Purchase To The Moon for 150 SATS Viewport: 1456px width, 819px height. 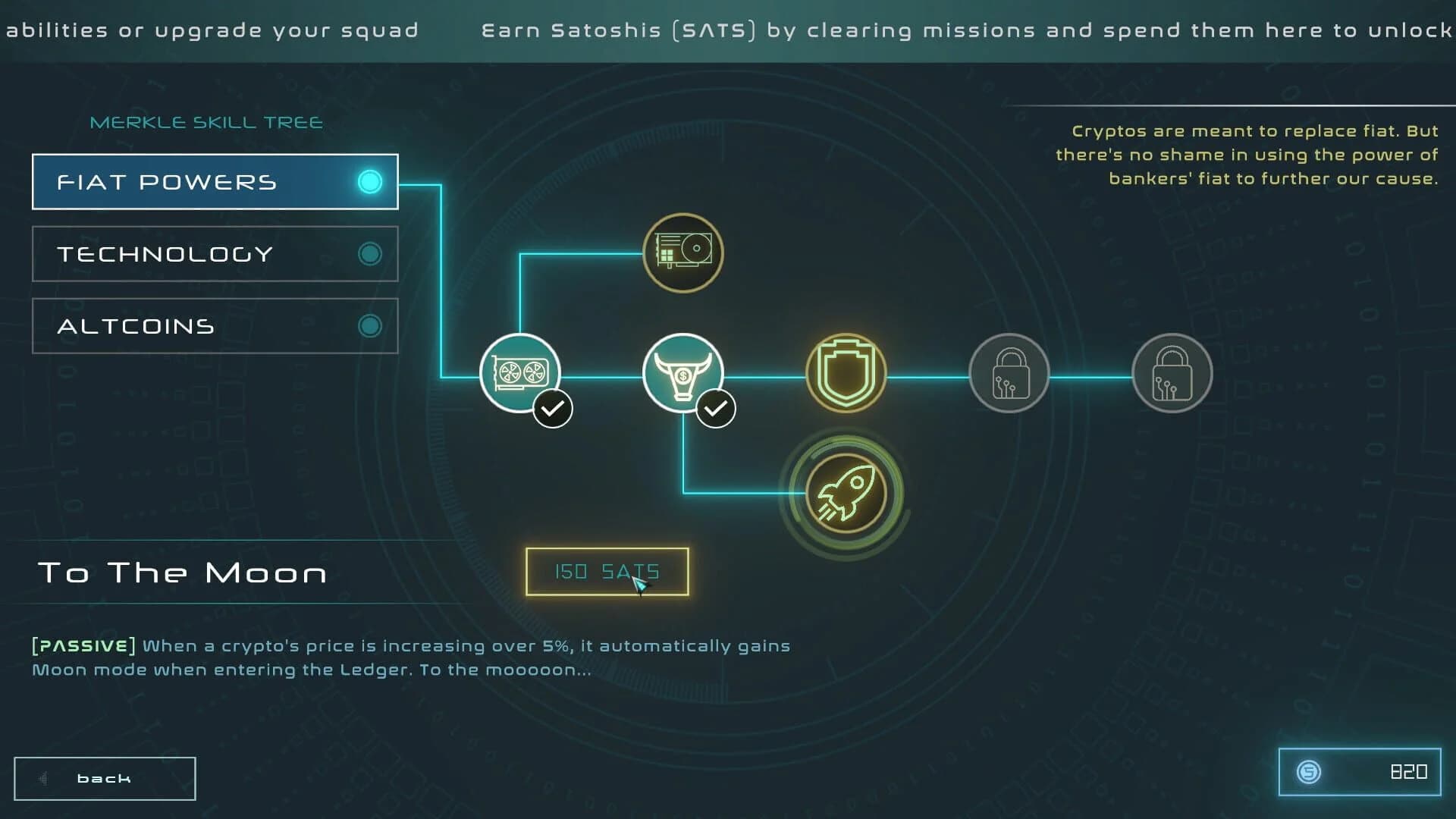pos(606,572)
